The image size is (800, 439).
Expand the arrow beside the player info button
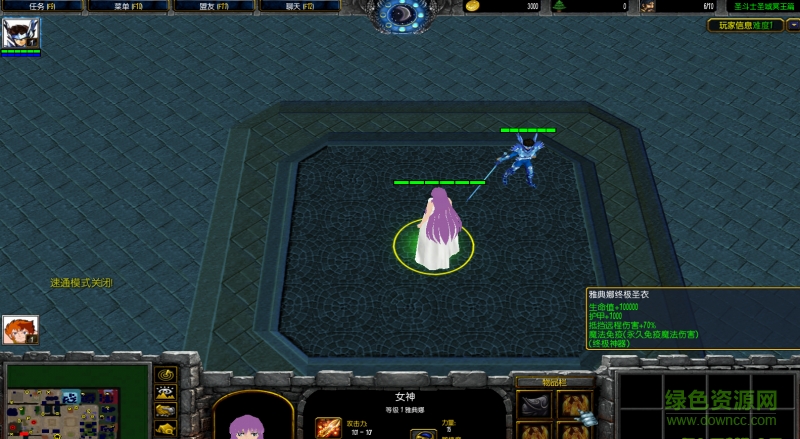point(792,25)
